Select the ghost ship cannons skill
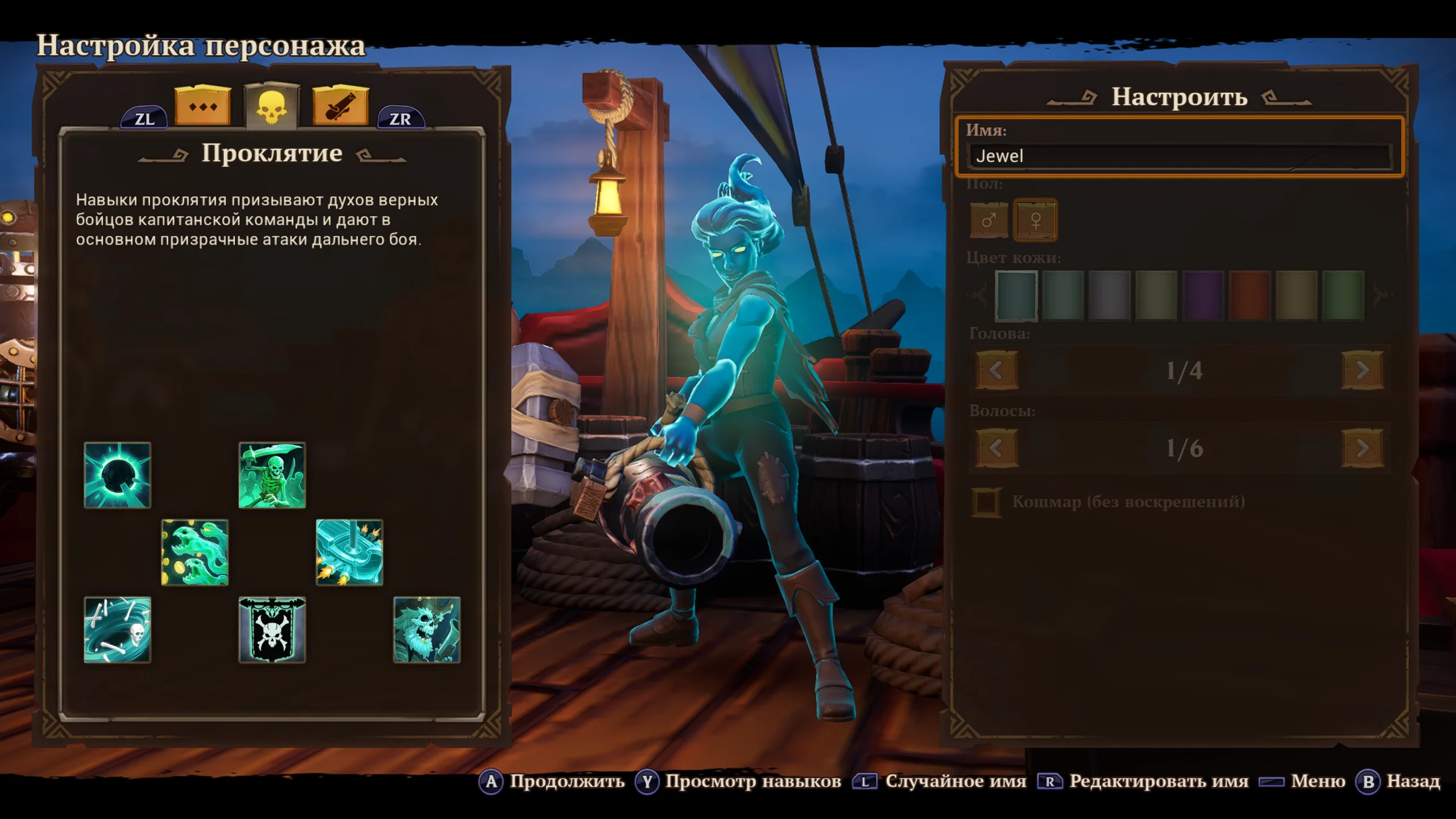Viewport: 1456px width, 819px height. 349,552
